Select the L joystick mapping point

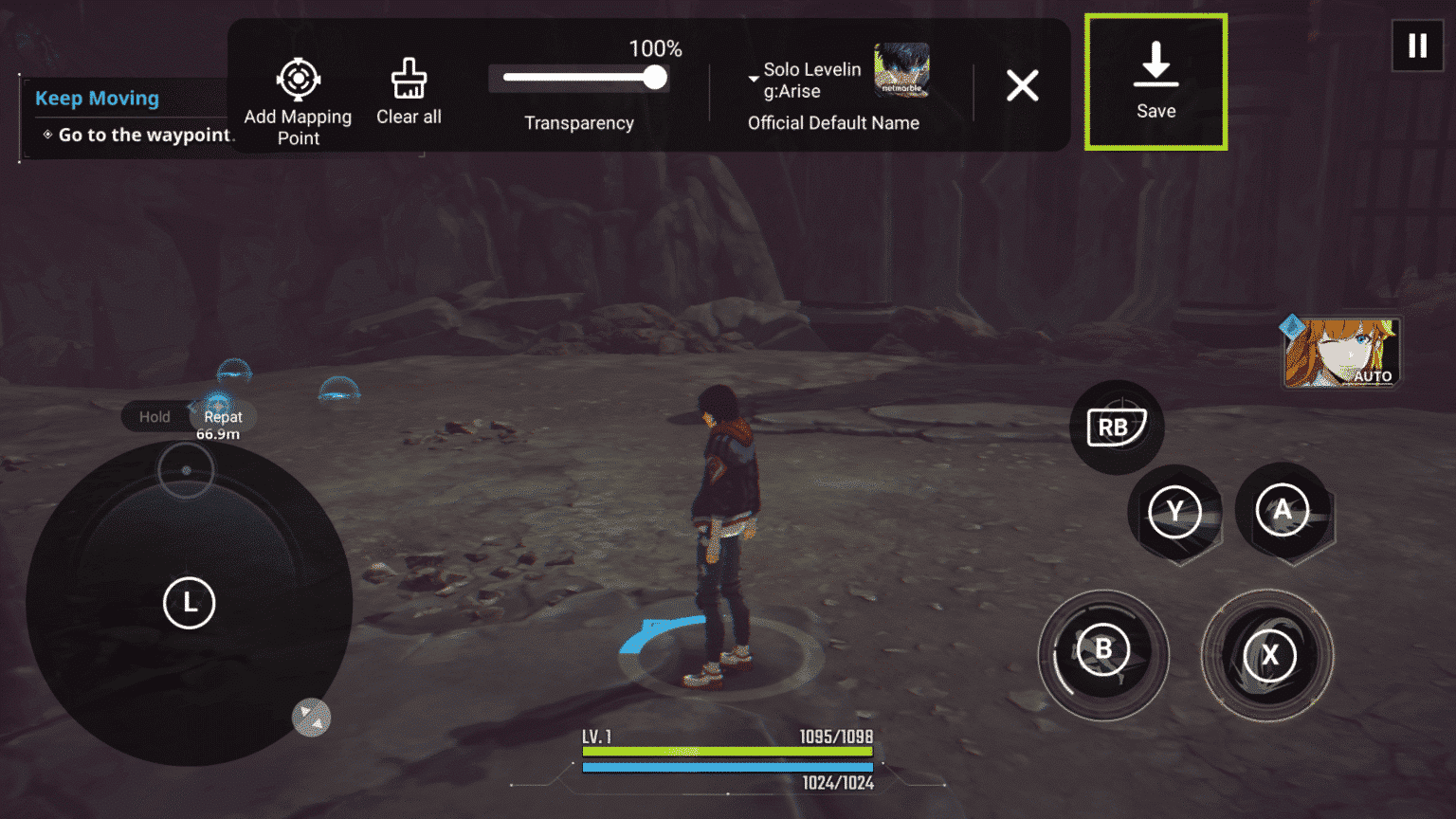(190, 603)
